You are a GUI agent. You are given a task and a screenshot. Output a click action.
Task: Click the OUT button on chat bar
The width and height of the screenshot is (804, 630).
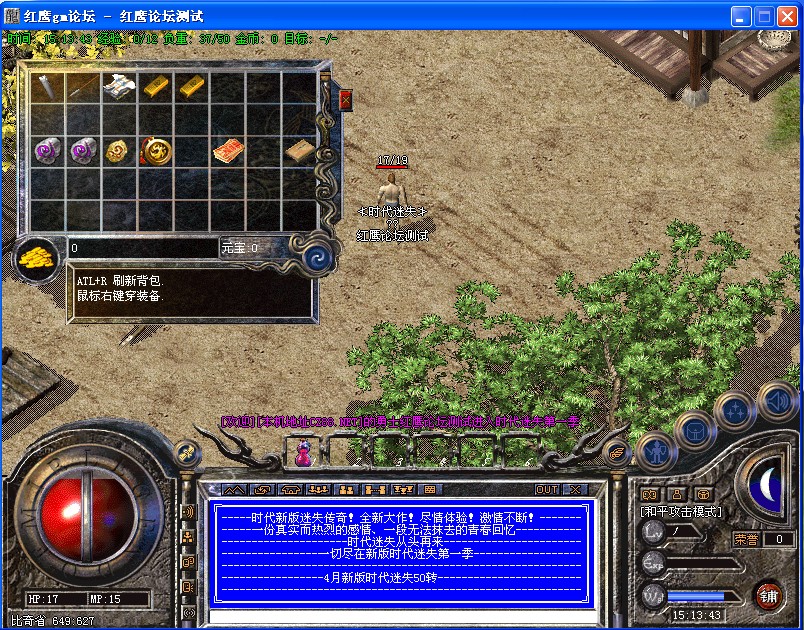click(547, 490)
